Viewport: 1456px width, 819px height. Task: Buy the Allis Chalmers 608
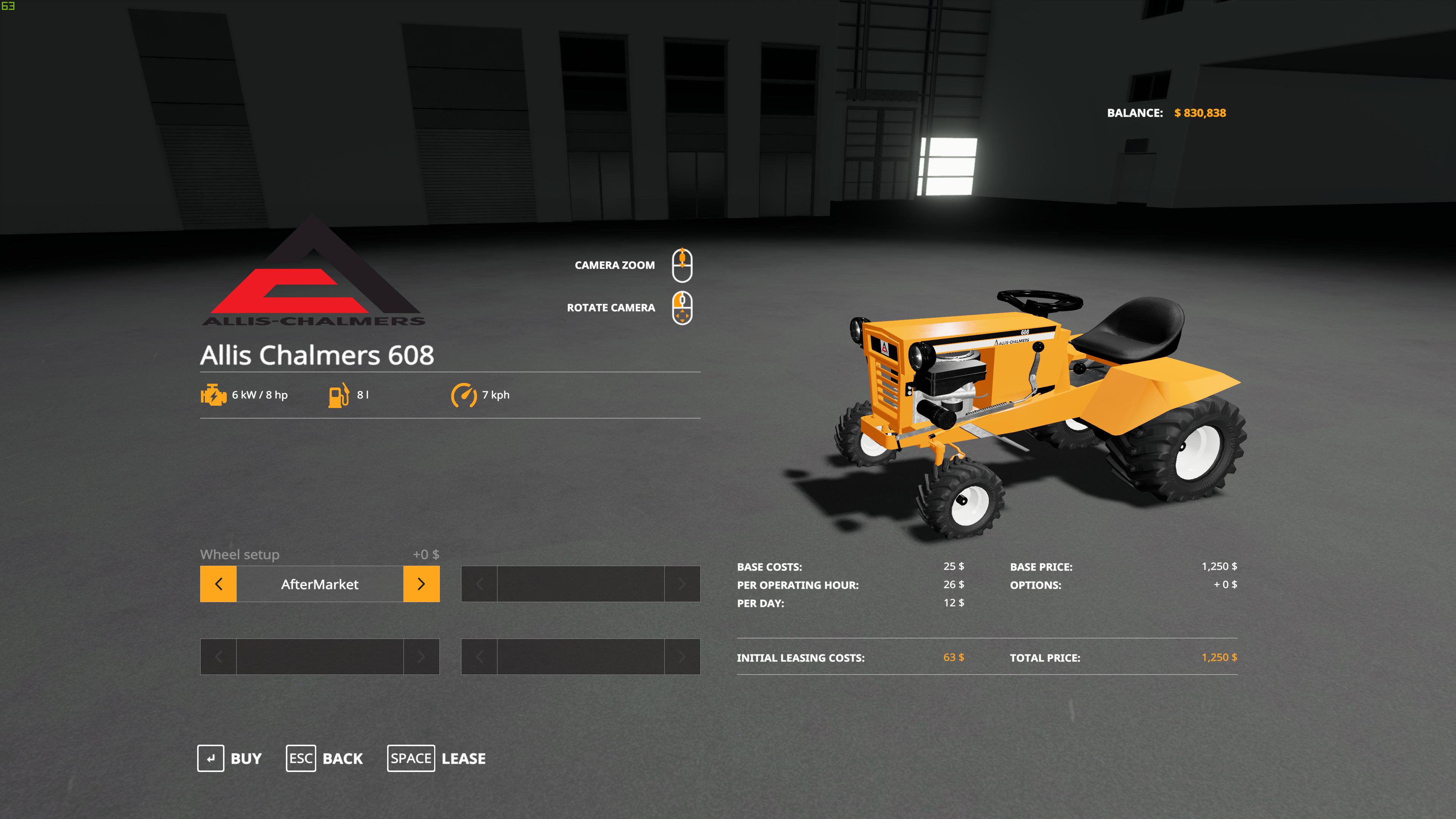229,758
